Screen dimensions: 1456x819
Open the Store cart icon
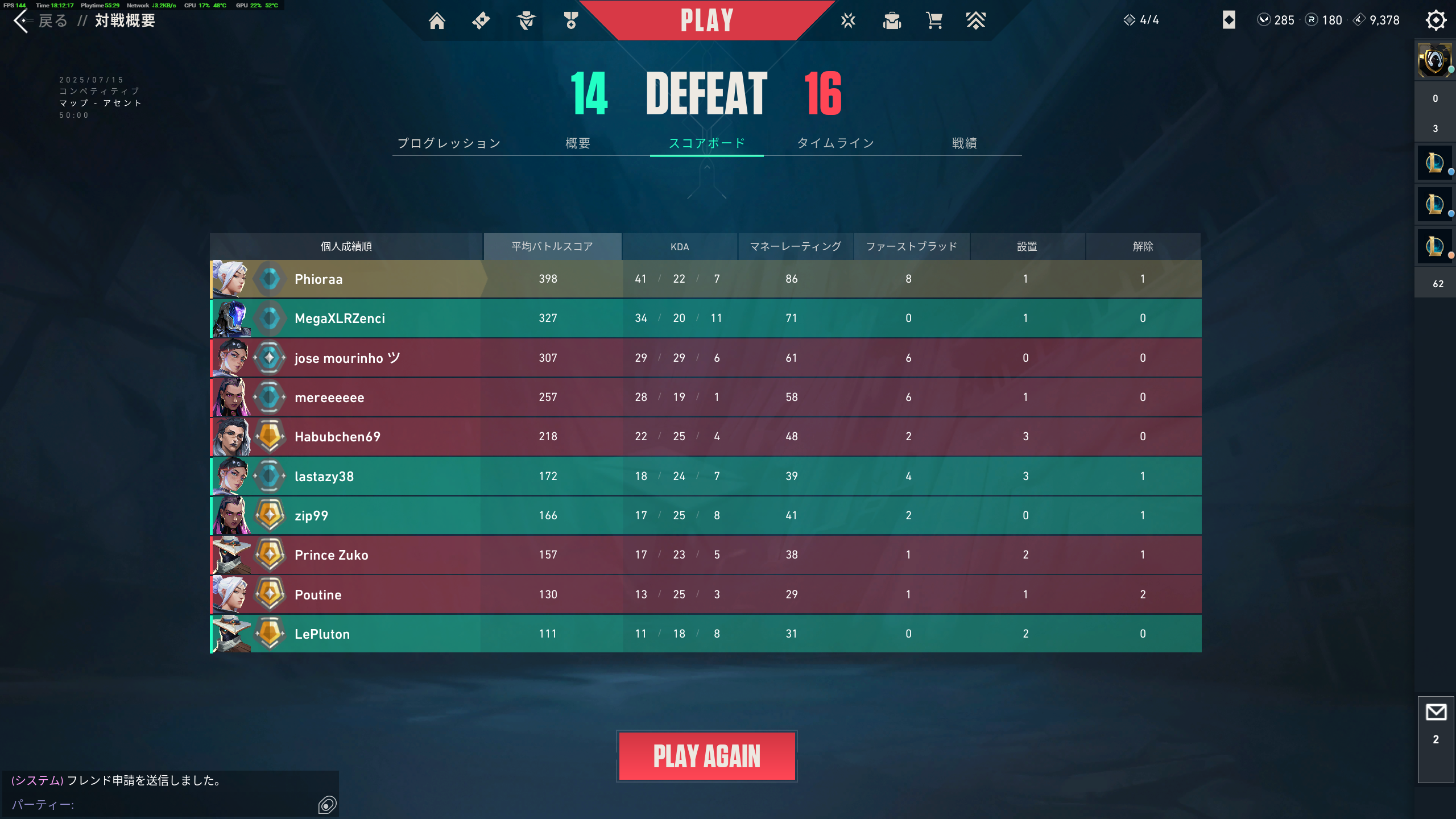click(x=934, y=20)
